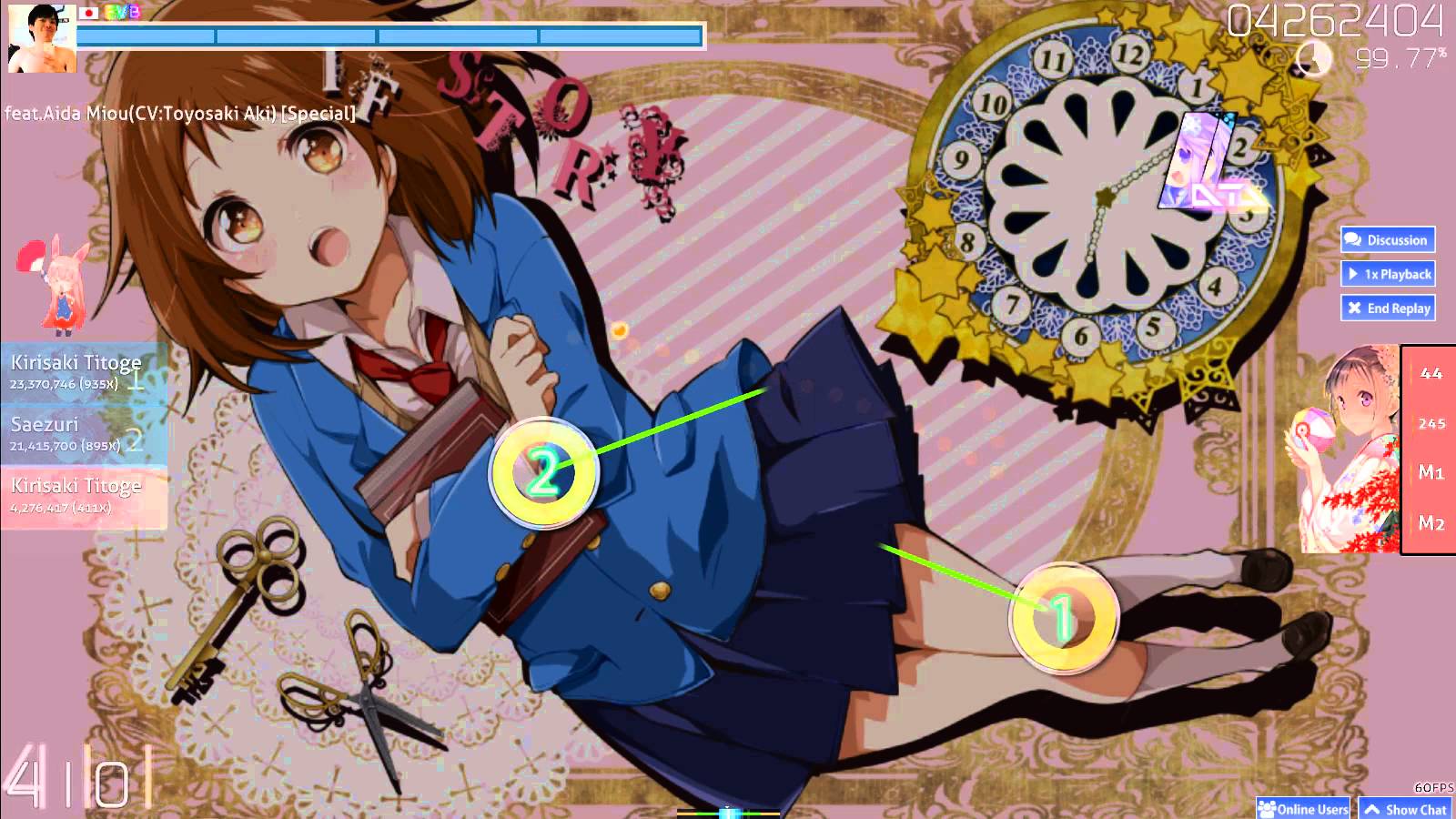Open the Online Users panel
Viewport: 1456px width, 819px height.
1303,808
